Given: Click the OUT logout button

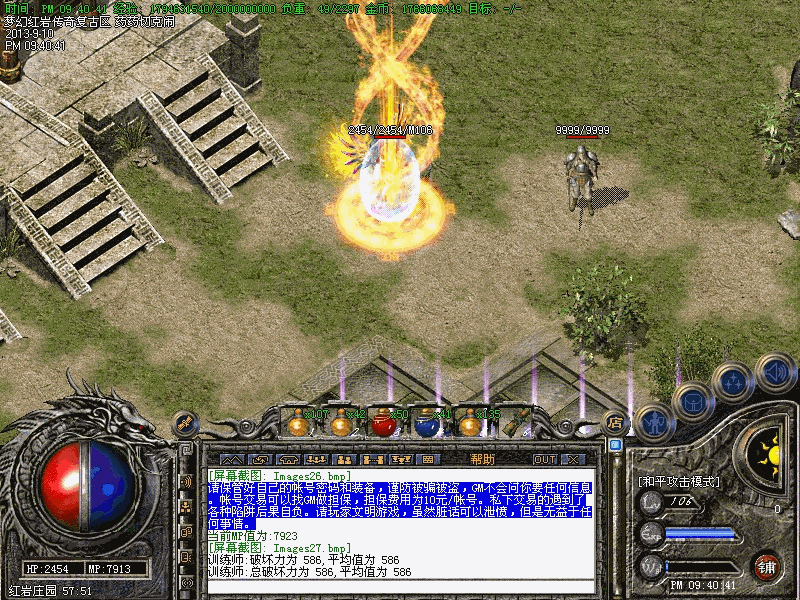Looking at the screenshot, I should pos(544,459).
